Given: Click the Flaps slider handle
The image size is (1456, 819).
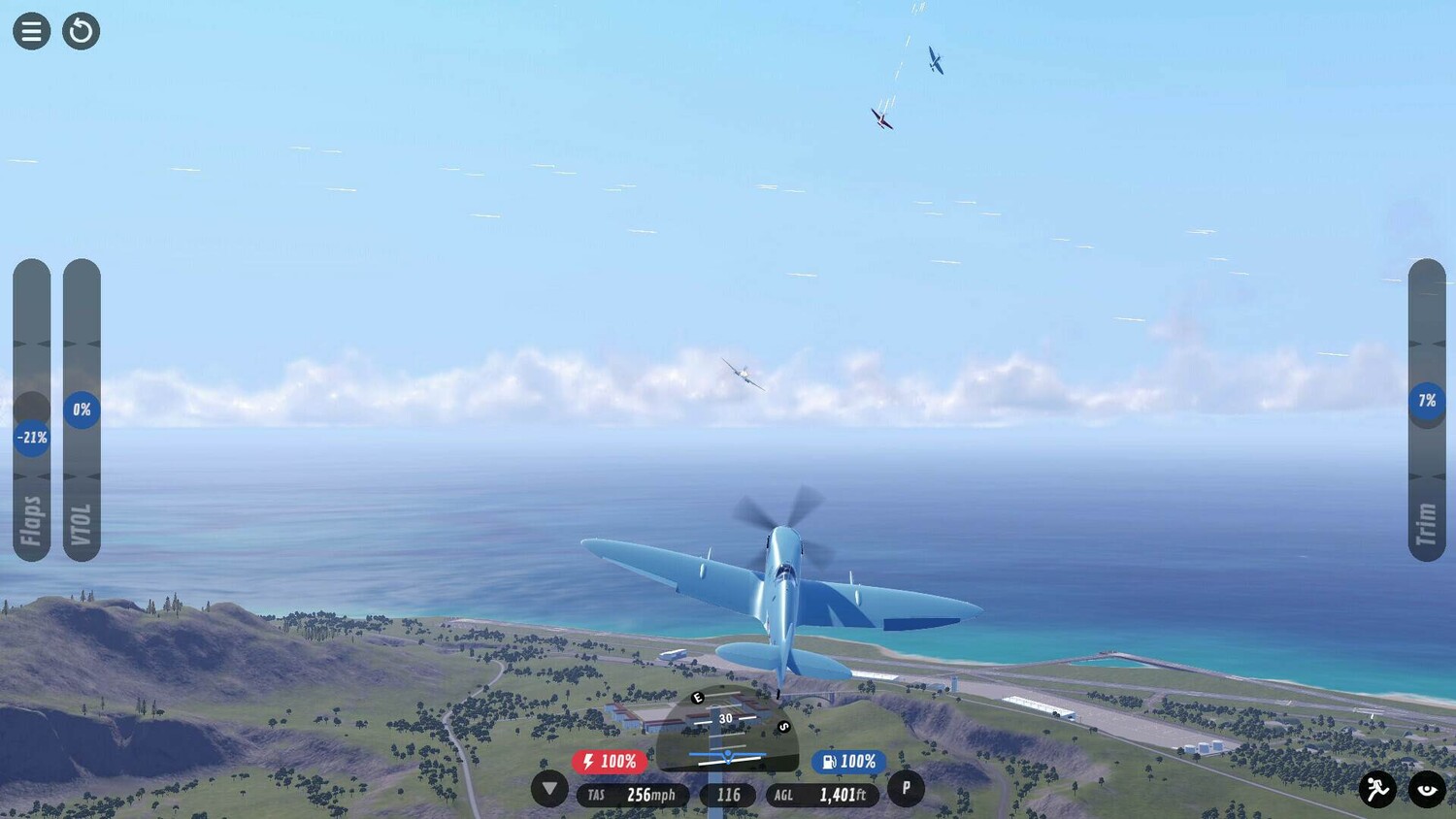Looking at the screenshot, I should [32, 438].
